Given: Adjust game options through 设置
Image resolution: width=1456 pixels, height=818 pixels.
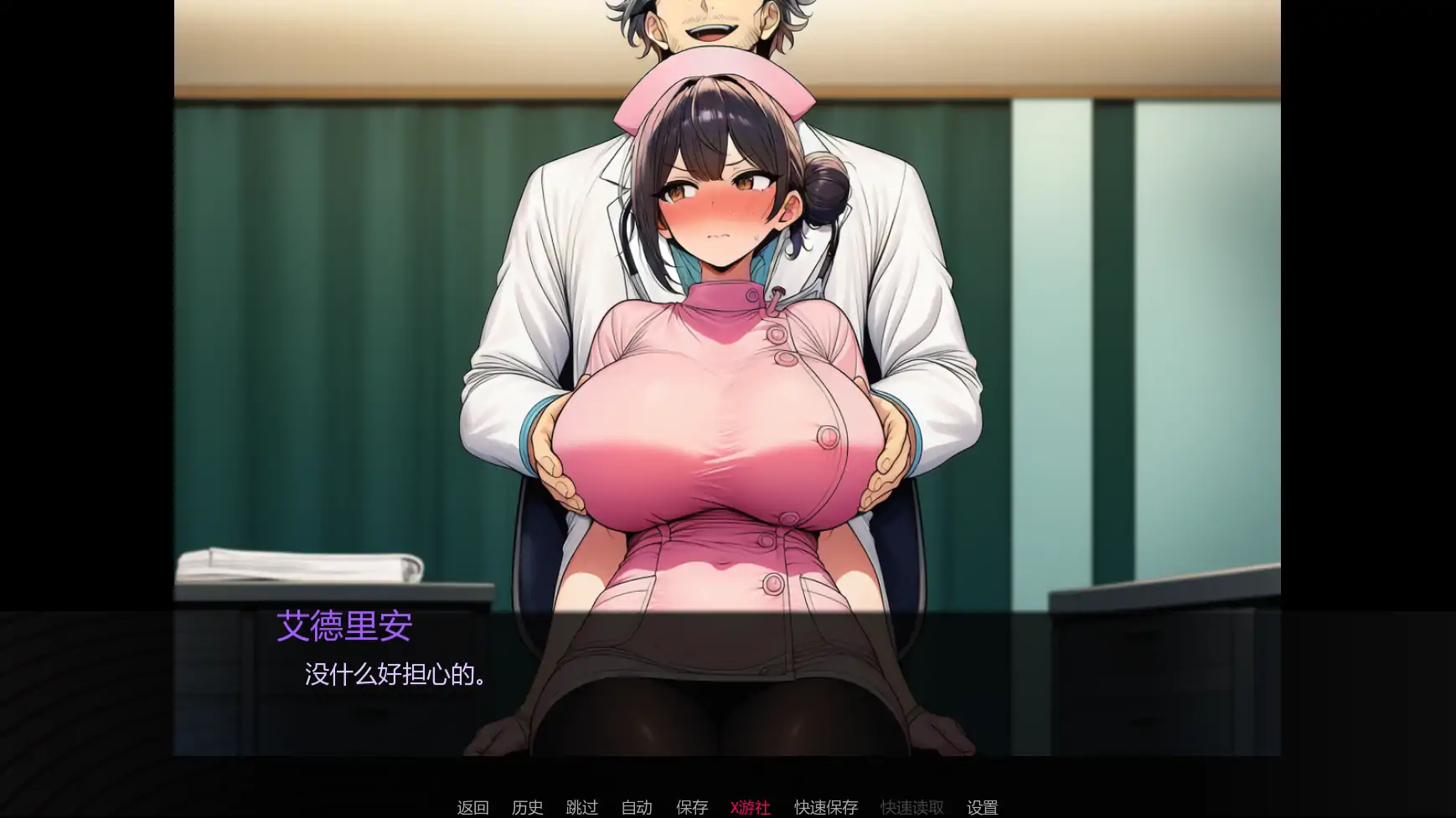Looking at the screenshot, I should [x=983, y=807].
